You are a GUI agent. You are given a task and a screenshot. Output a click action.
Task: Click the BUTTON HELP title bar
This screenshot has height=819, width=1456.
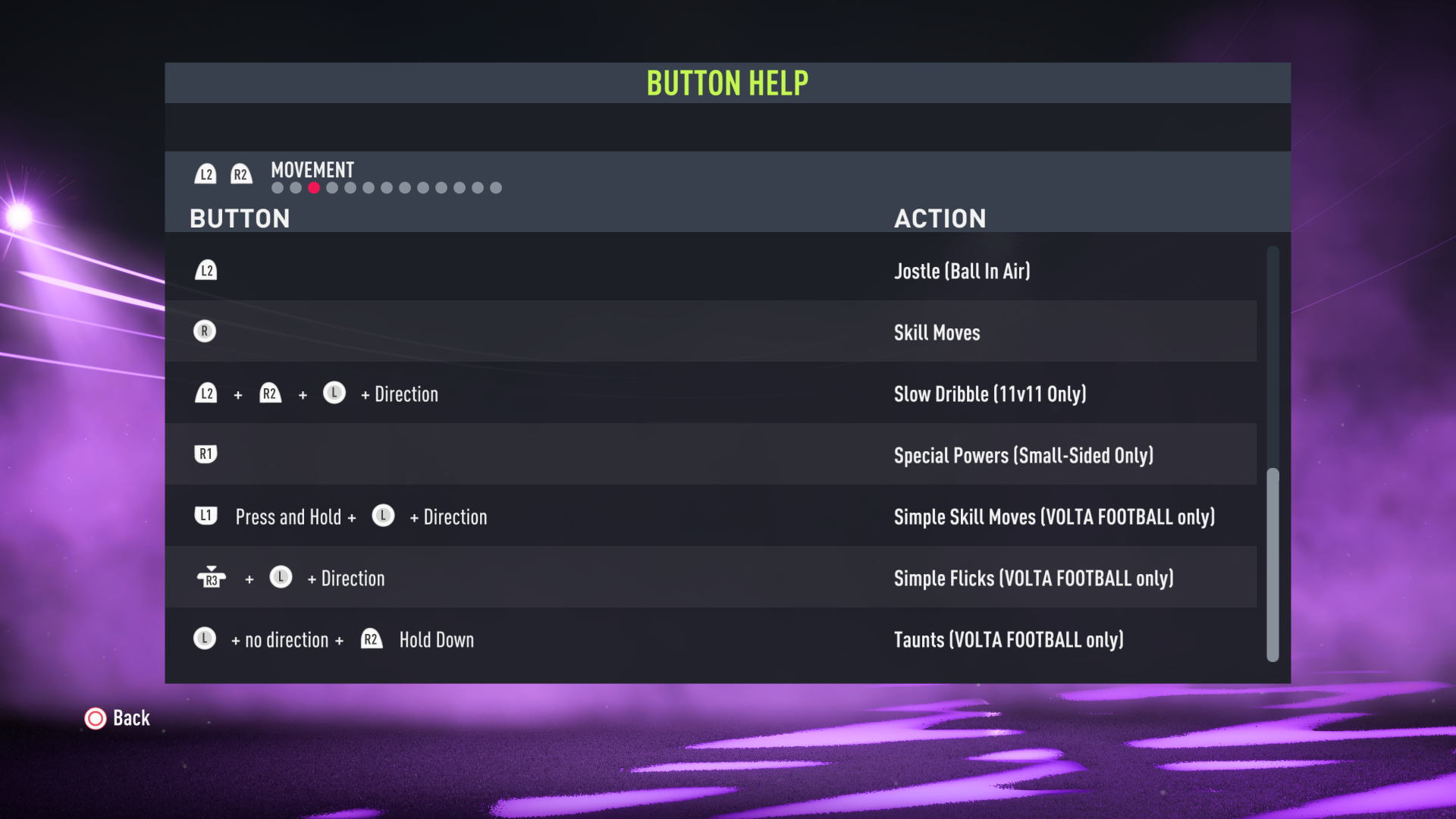click(727, 83)
